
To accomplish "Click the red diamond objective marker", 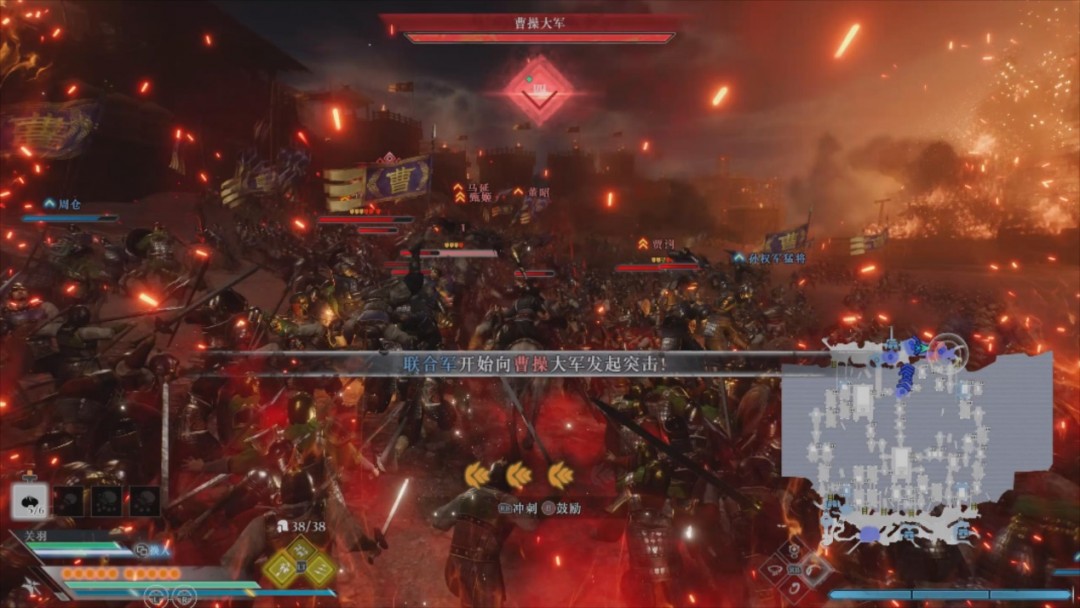I will click(x=539, y=90).
